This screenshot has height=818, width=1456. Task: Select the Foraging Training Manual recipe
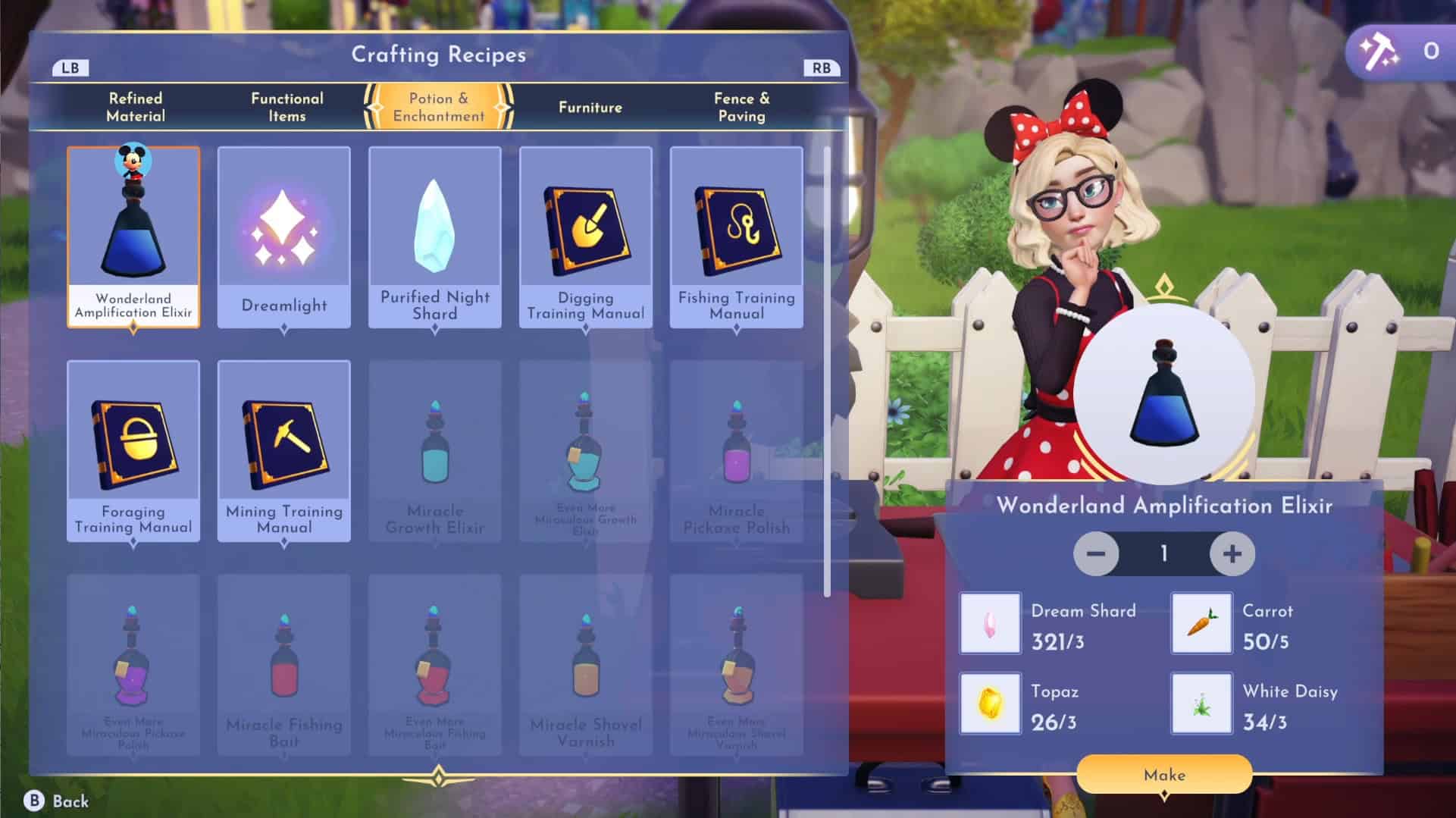pyautogui.click(x=133, y=450)
